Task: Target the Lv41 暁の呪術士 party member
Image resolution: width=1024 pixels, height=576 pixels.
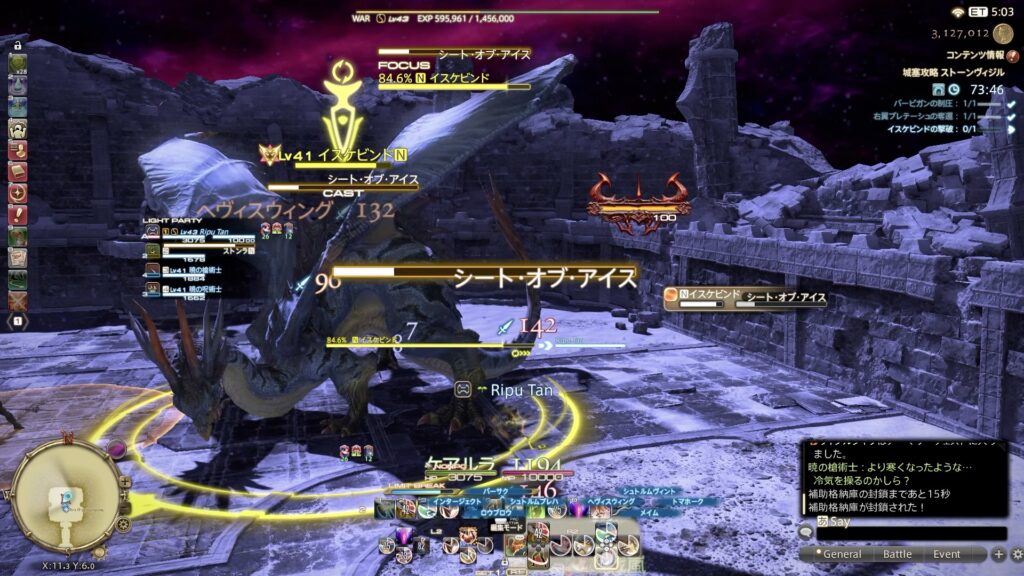Action: (202, 290)
